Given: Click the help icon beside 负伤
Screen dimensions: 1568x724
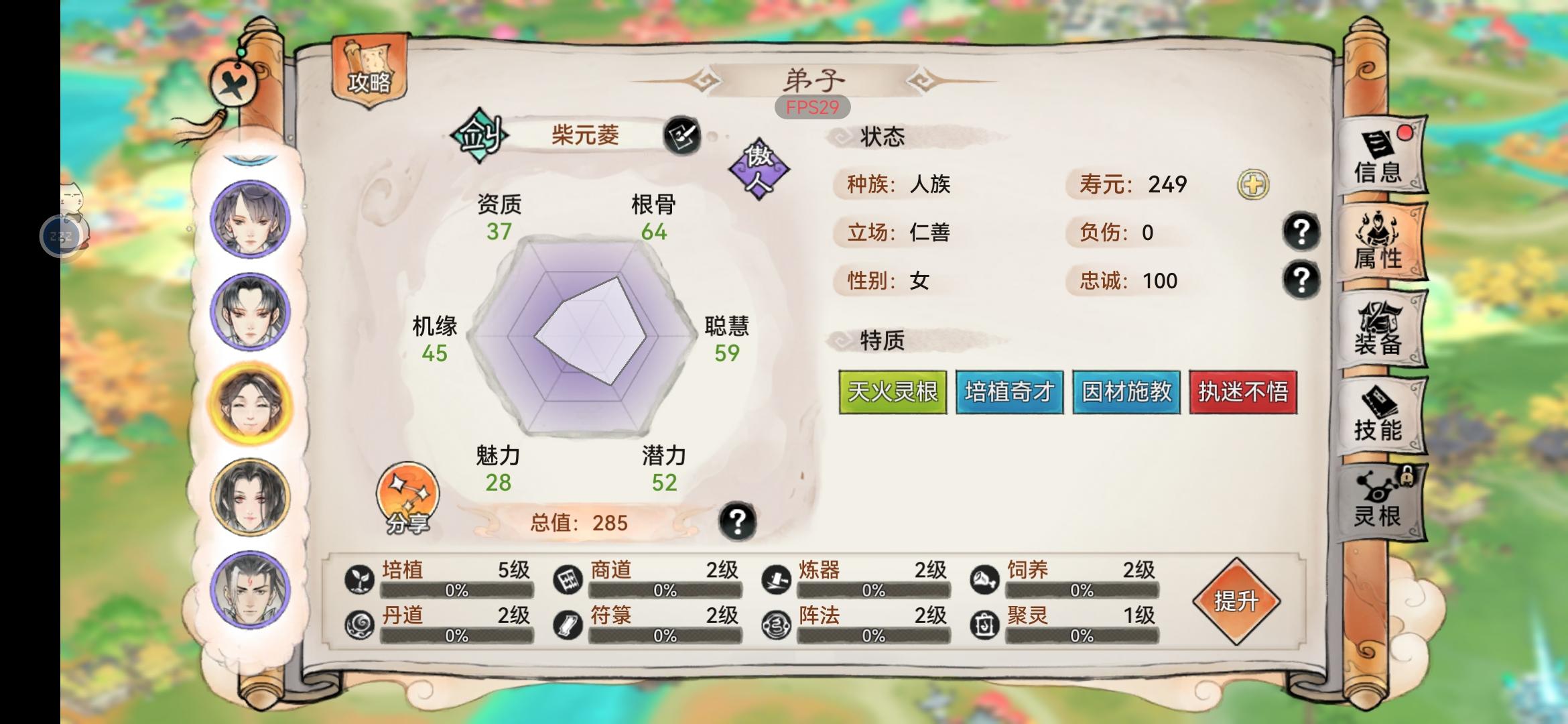Looking at the screenshot, I should click(1301, 233).
